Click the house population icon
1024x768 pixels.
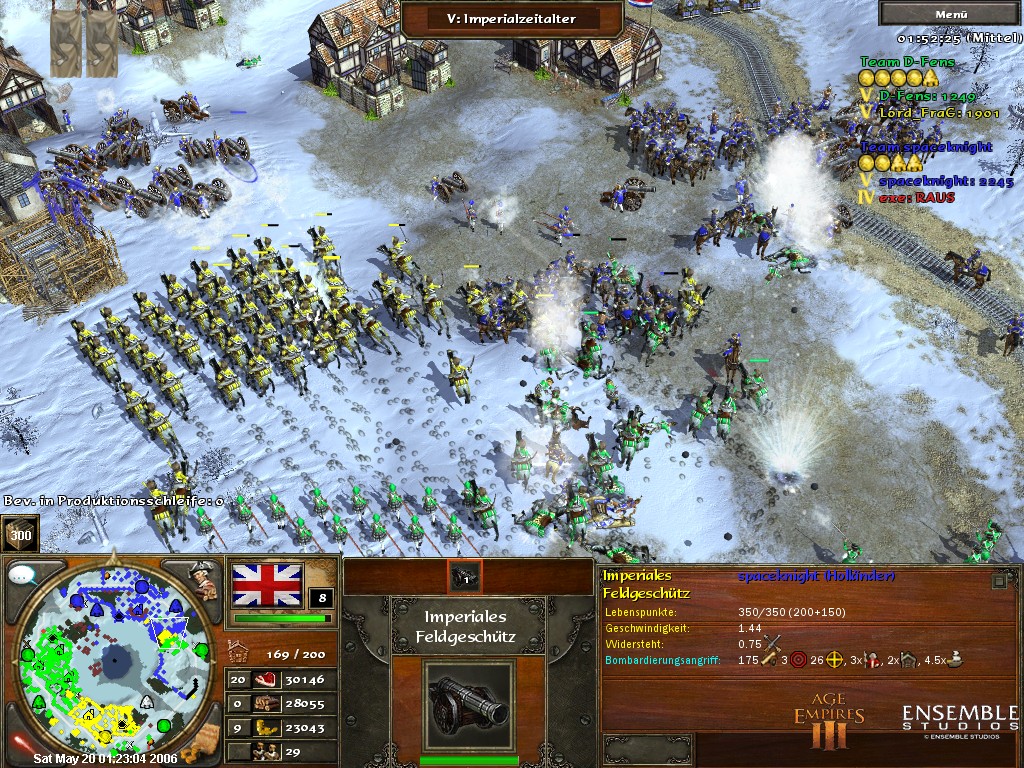pyautogui.click(x=240, y=653)
